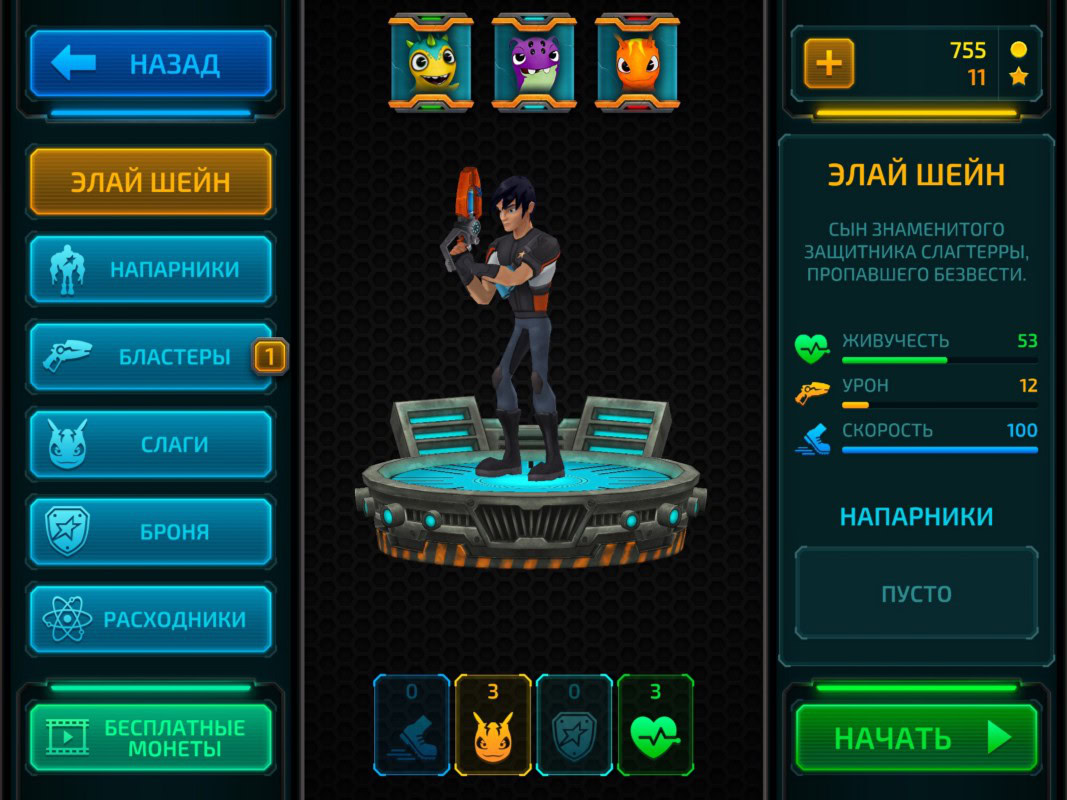
Task: Start the game with НАЧАТЬ
Action: [x=916, y=738]
